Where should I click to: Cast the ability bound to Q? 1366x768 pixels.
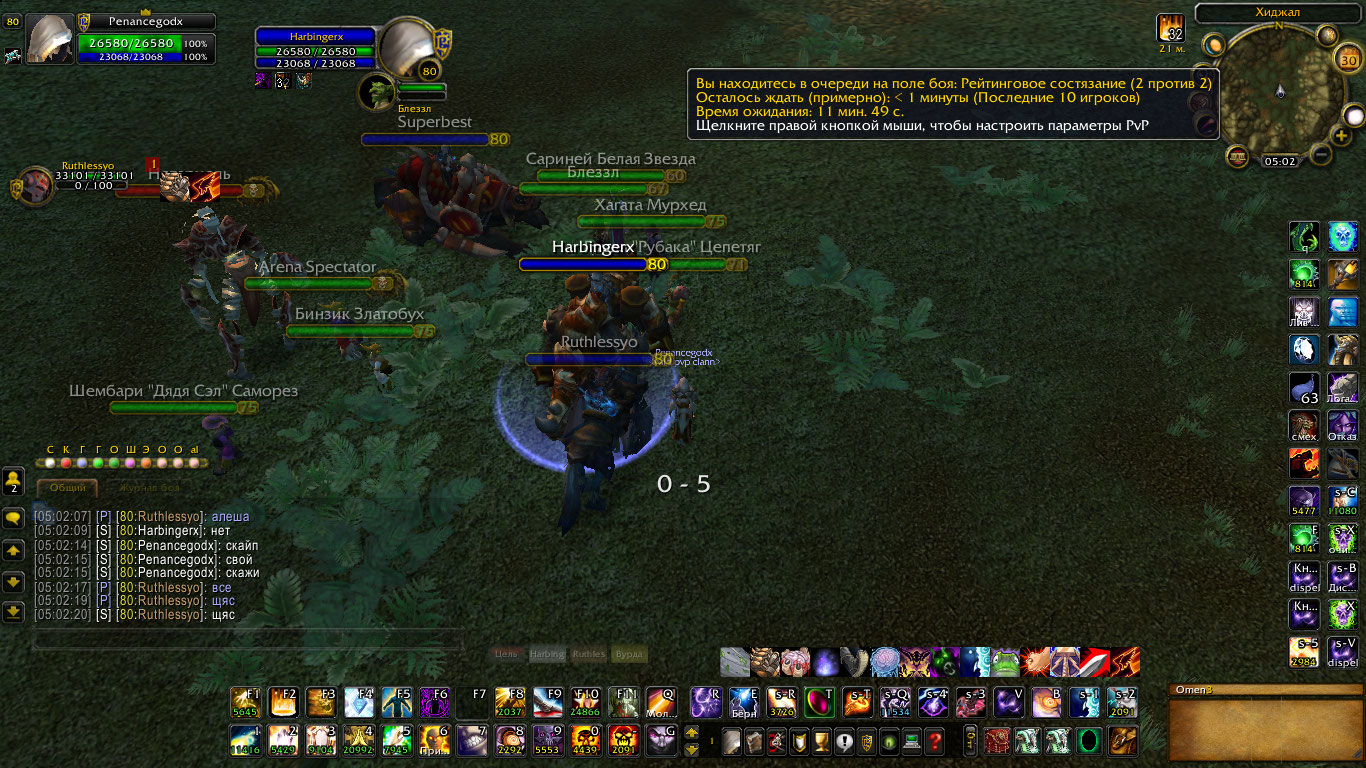(660, 702)
